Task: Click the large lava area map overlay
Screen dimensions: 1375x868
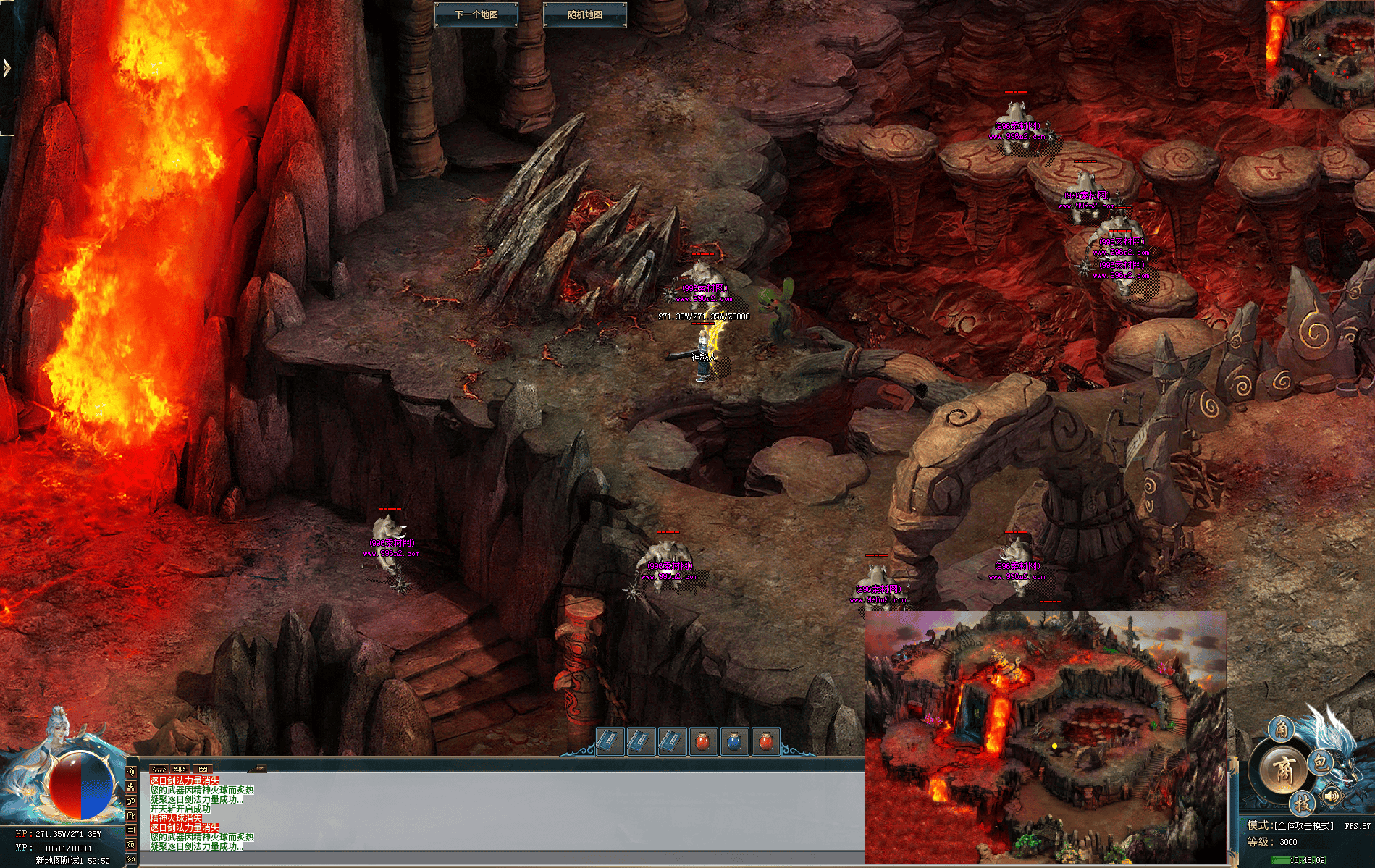Action: point(1045,736)
